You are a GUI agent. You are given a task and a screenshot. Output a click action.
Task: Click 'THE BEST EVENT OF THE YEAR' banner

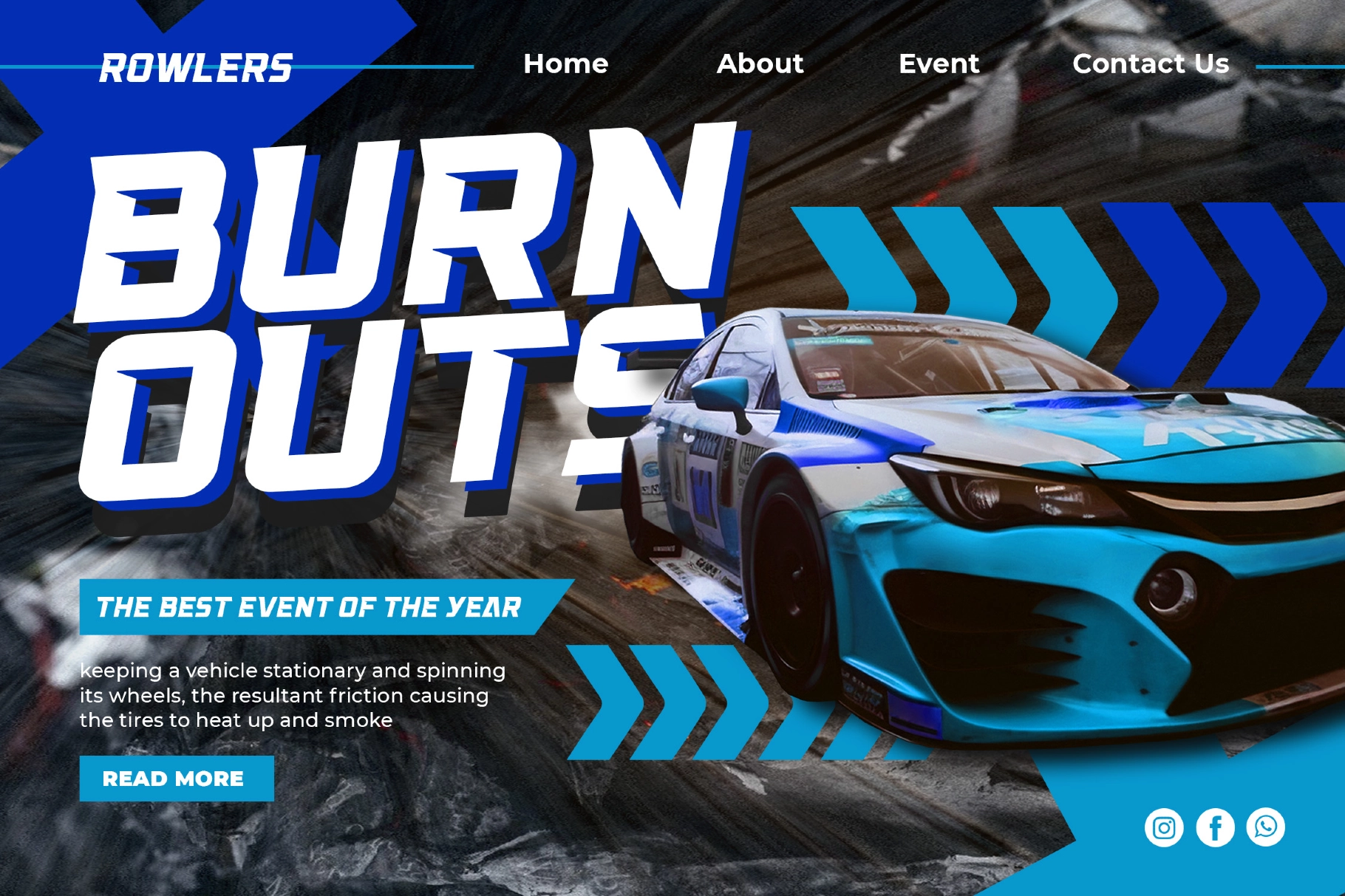pos(310,609)
